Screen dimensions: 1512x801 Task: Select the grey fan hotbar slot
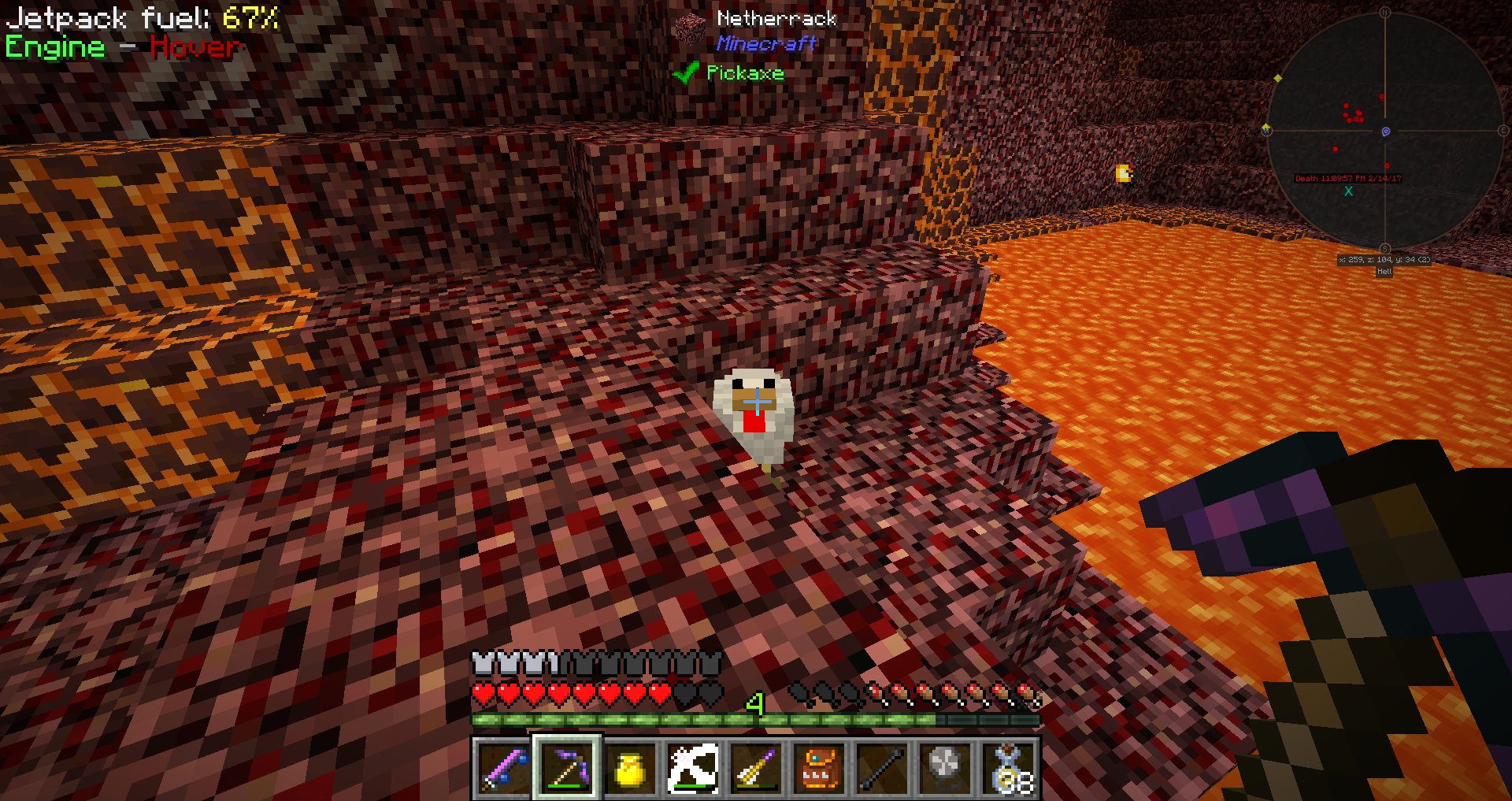pyautogui.click(x=945, y=768)
